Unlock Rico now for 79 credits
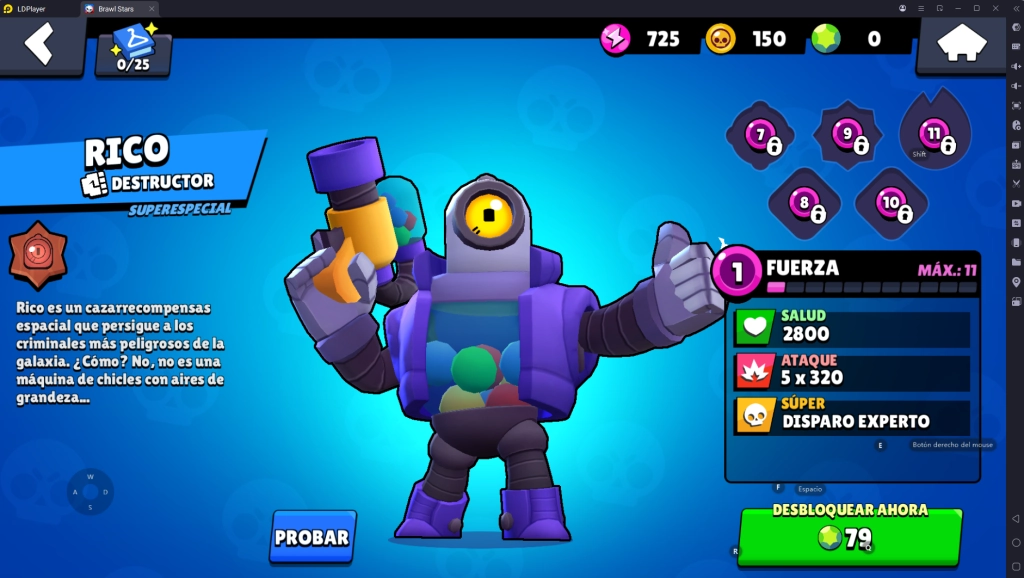Screen dimensions: 1024x578 [849, 537]
